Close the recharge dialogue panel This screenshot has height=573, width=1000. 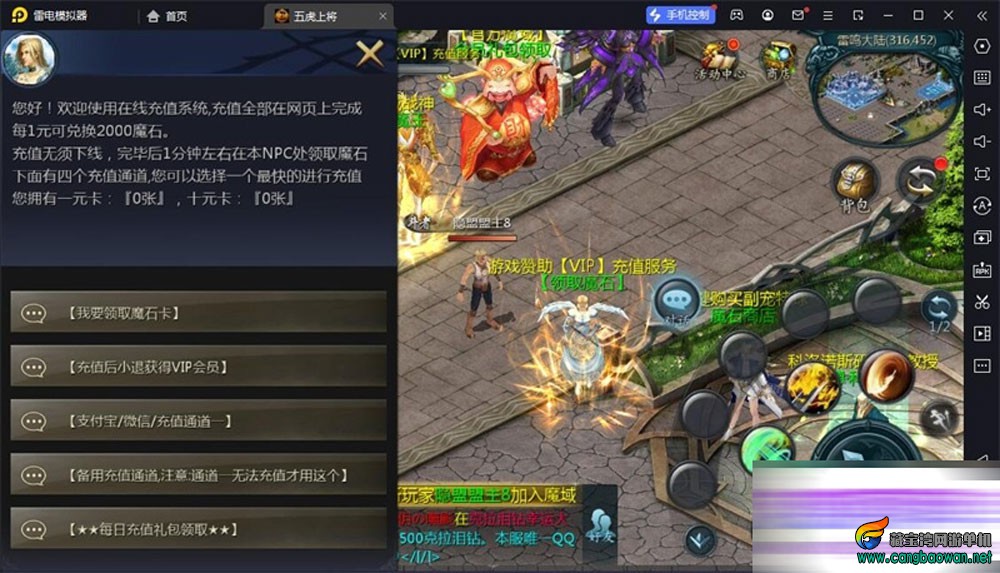click(369, 53)
